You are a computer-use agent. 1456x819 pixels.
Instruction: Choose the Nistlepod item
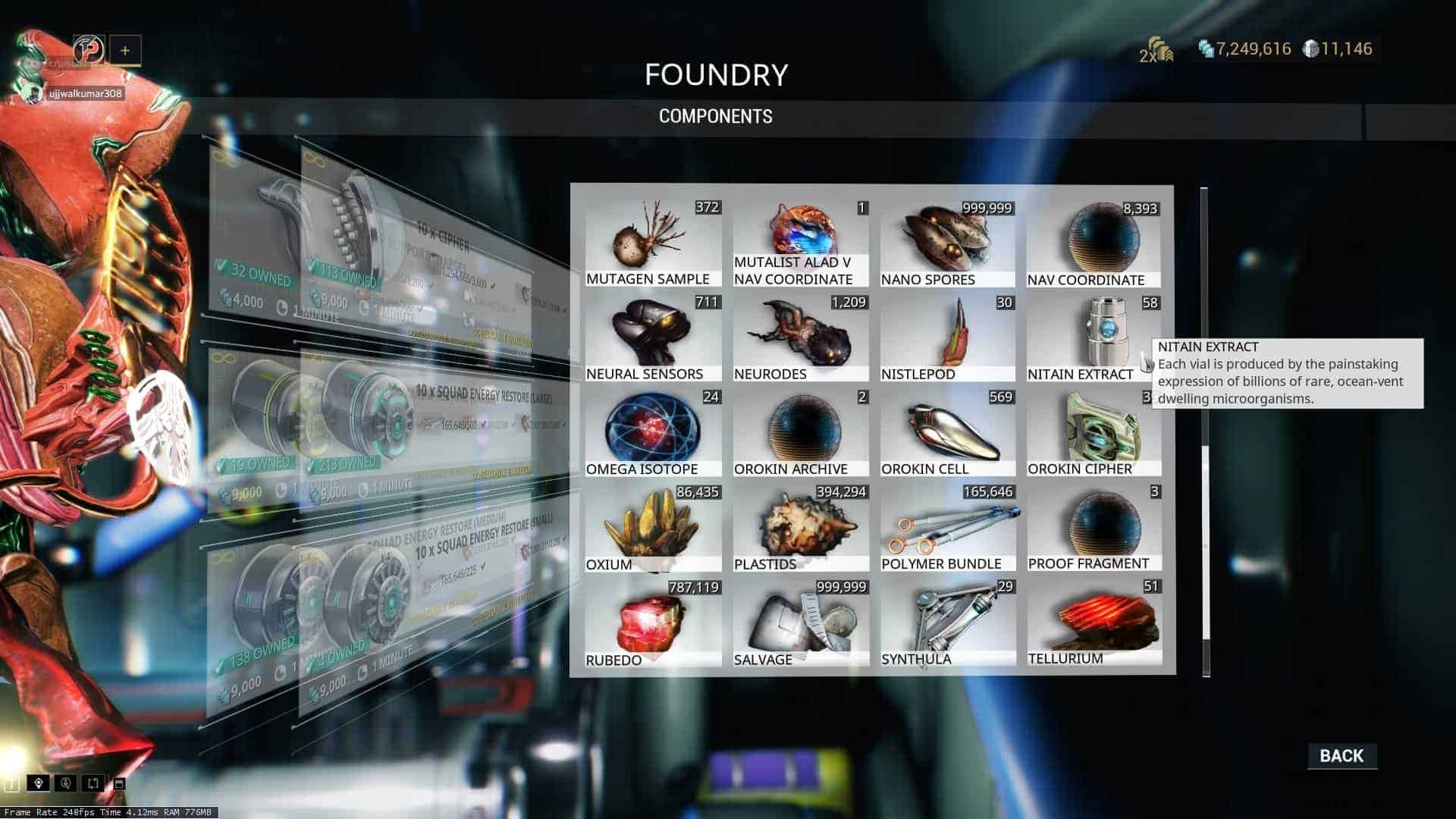(x=948, y=337)
